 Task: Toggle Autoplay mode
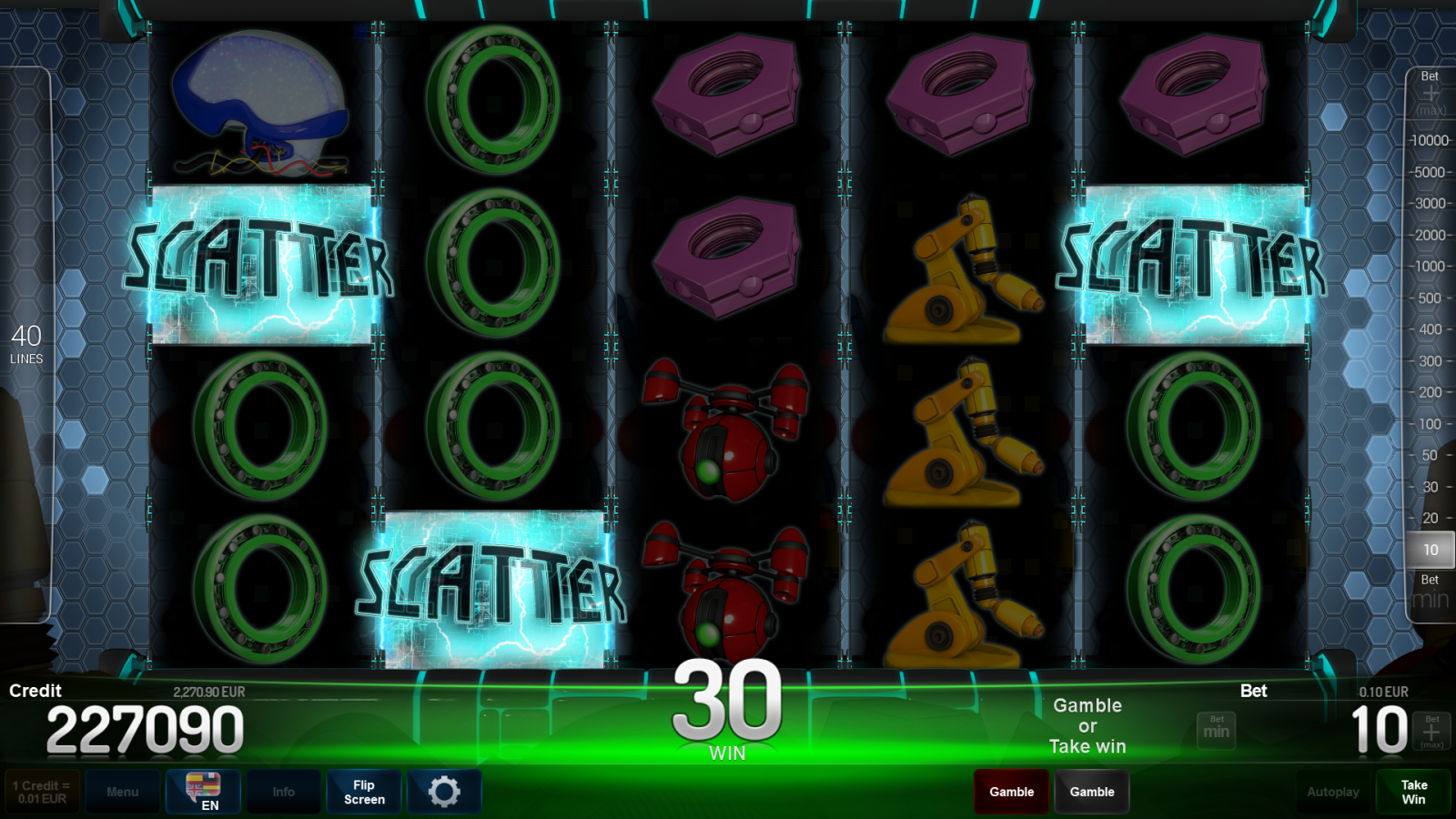pyautogui.click(x=1332, y=792)
